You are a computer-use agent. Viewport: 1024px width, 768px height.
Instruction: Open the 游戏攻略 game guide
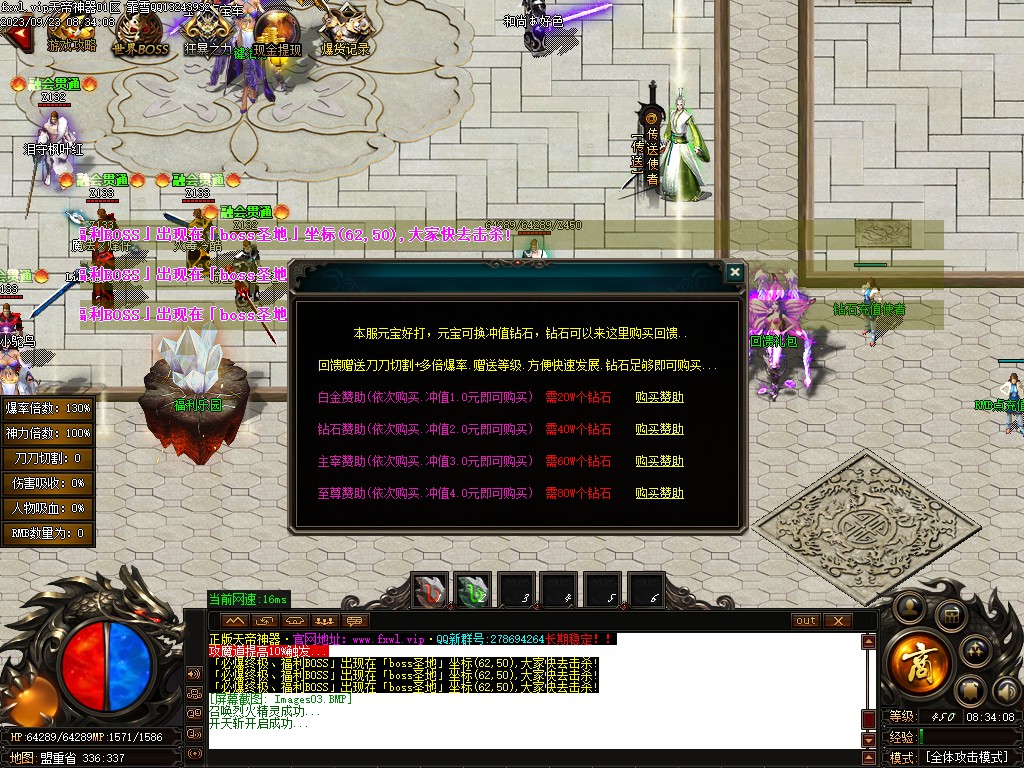coord(73,32)
